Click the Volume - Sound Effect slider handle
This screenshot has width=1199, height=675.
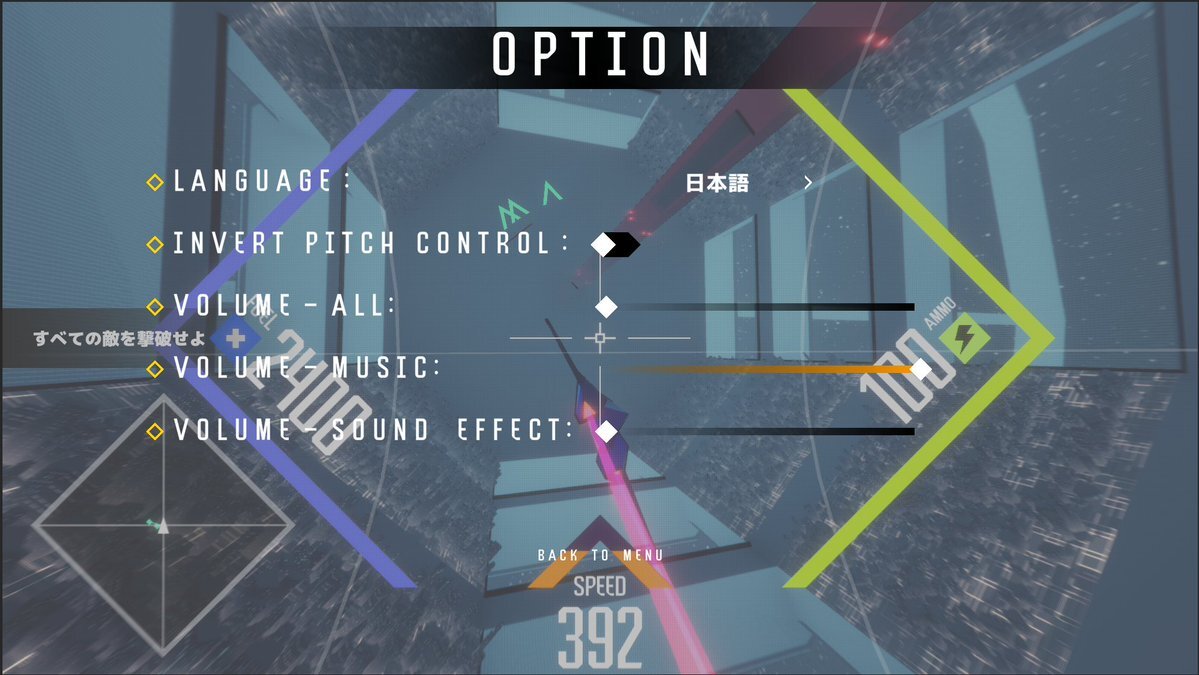(605, 431)
